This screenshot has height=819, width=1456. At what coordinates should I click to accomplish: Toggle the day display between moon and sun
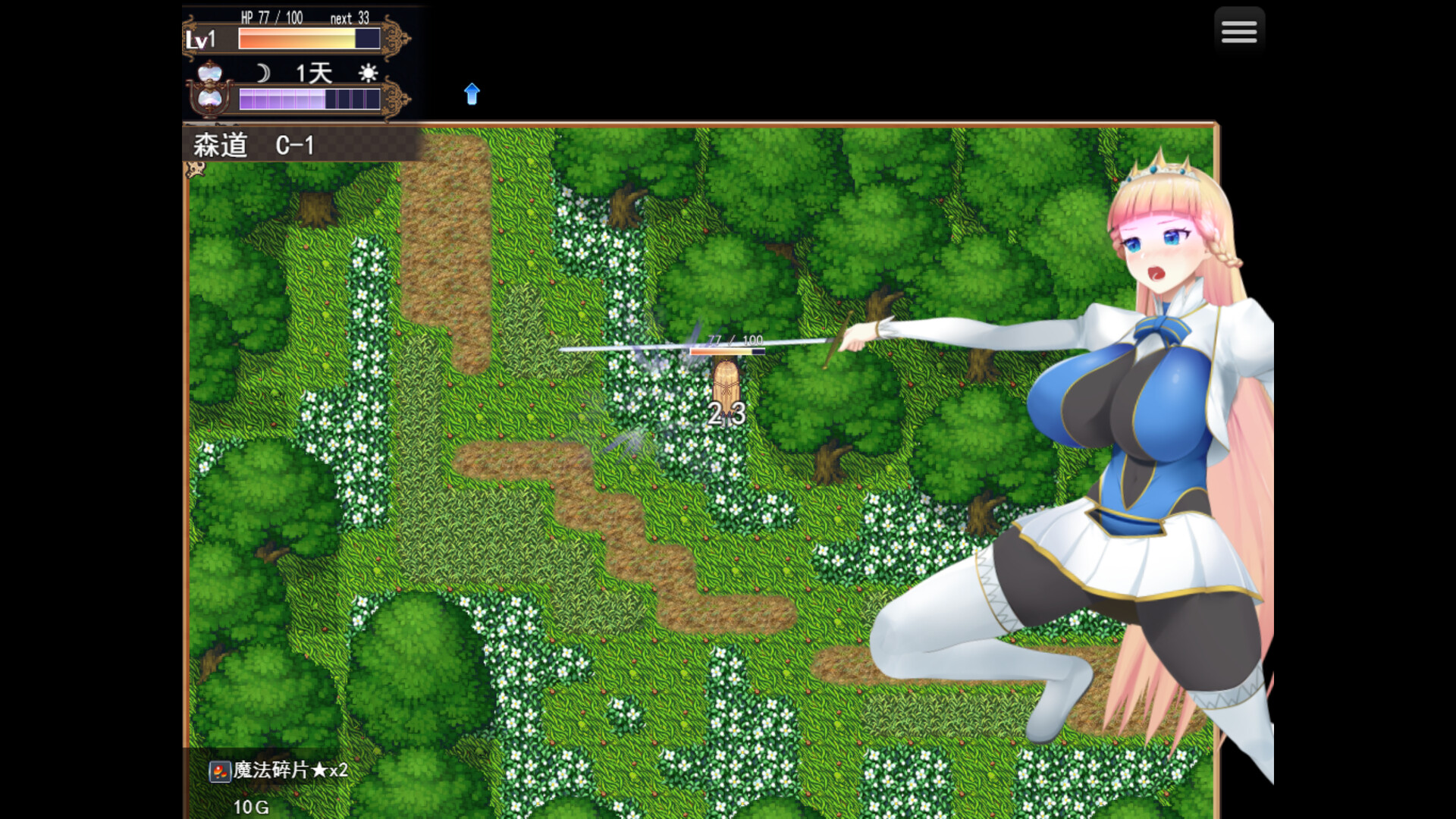tap(315, 73)
